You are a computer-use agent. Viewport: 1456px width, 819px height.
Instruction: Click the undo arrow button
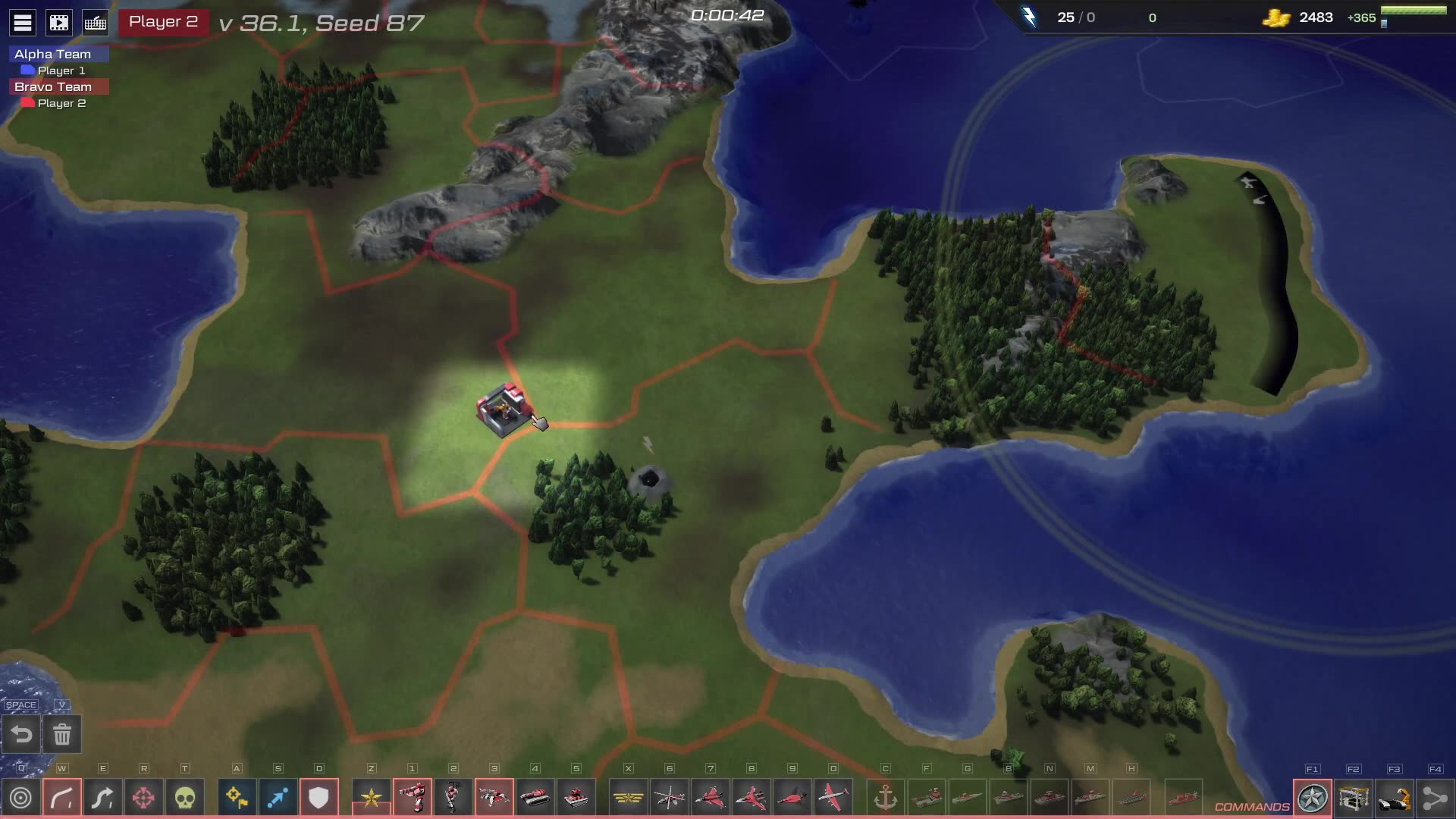coord(21,734)
